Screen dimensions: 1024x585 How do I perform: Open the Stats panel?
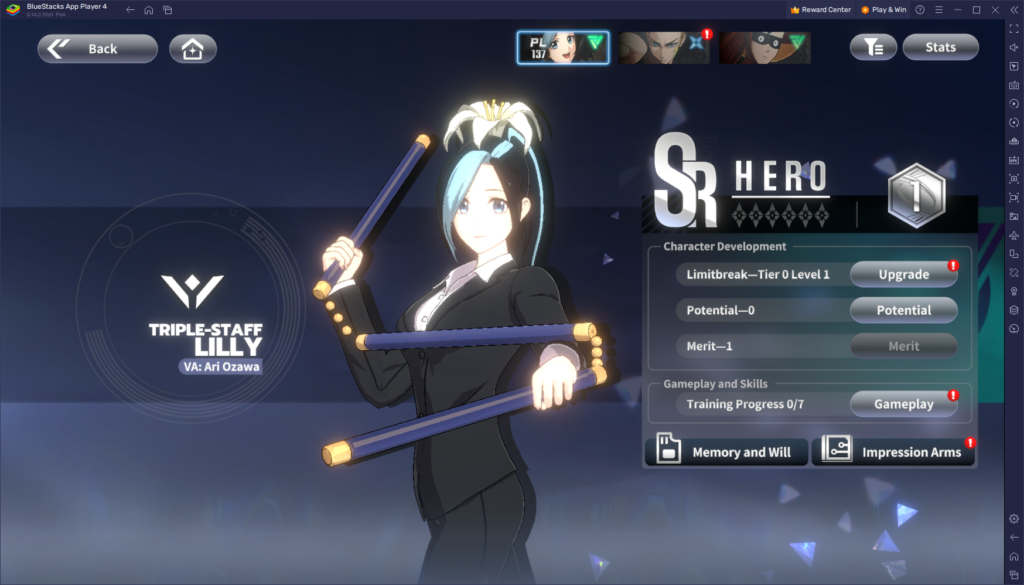(940, 47)
